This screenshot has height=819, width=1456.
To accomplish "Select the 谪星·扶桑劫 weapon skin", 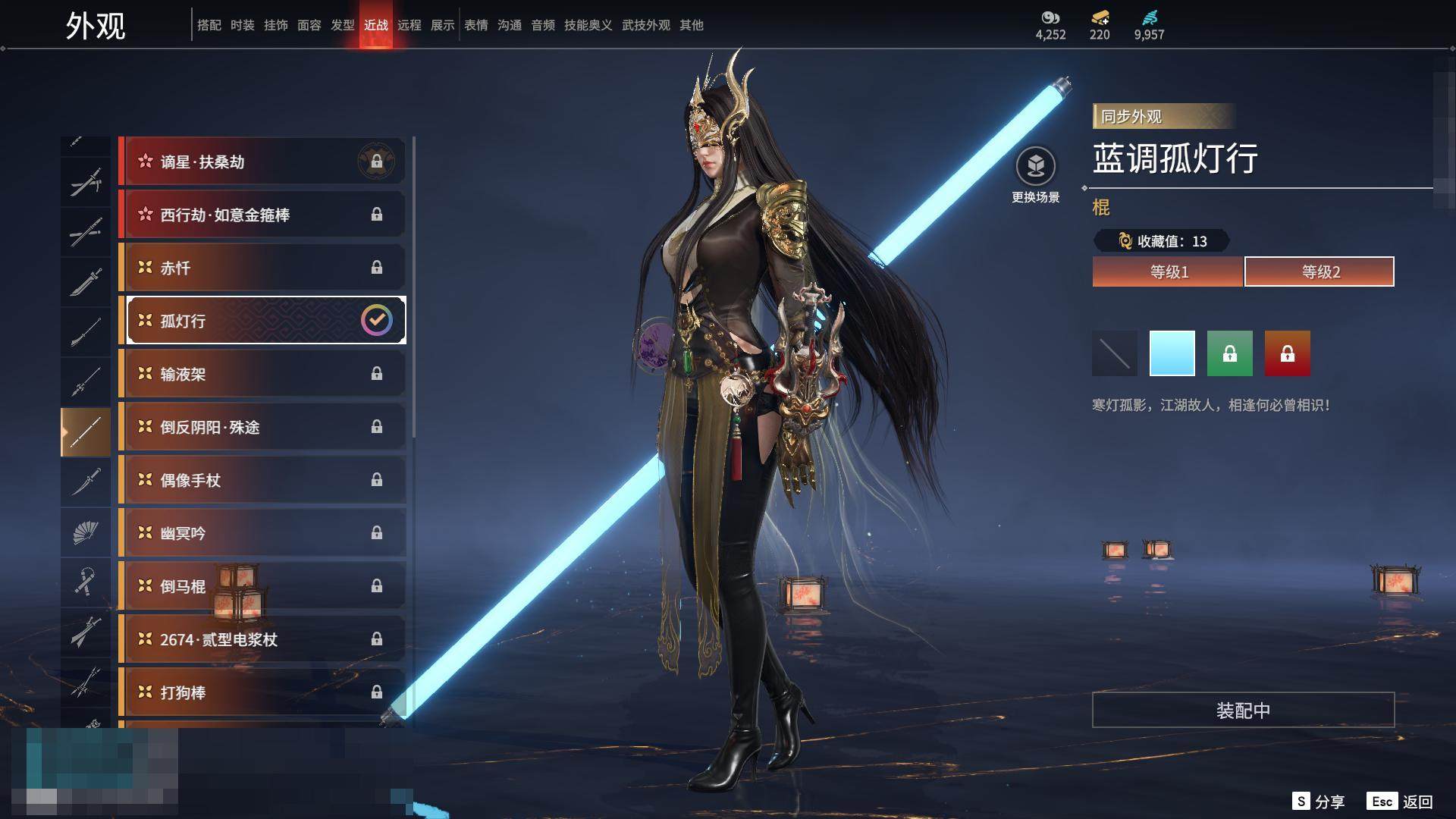I will (262, 162).
